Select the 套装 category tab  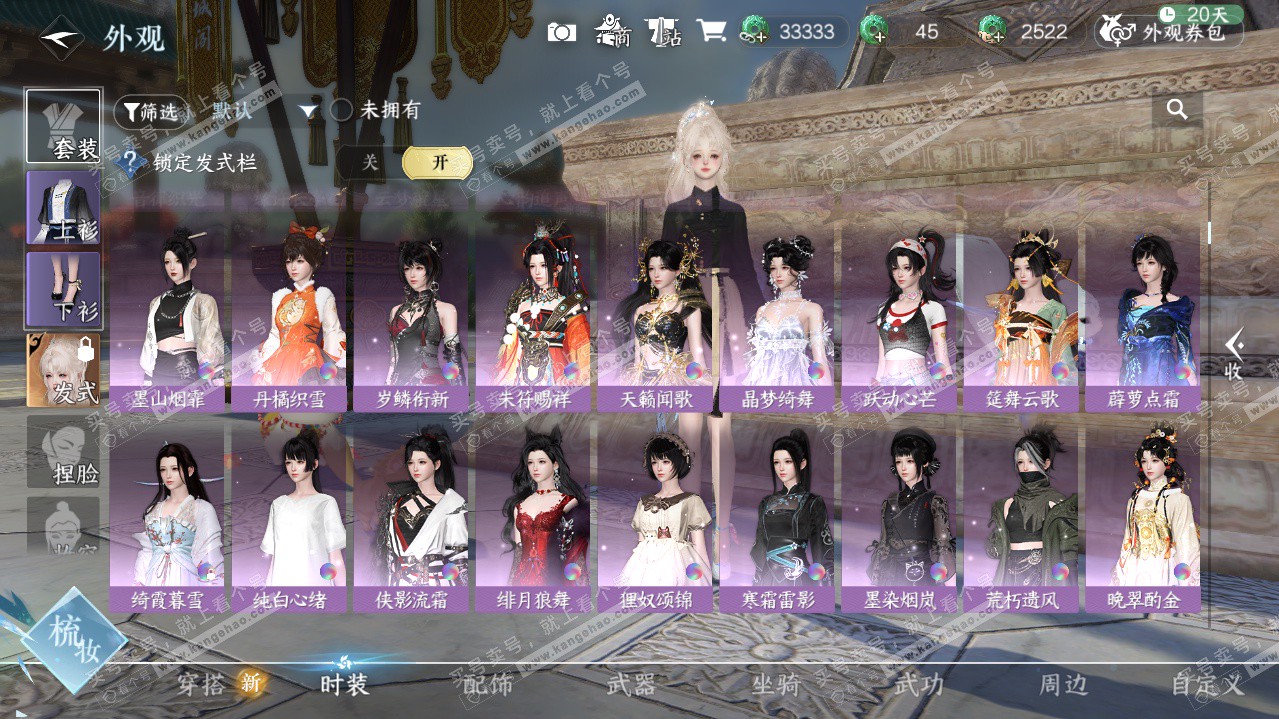[63, 127]
